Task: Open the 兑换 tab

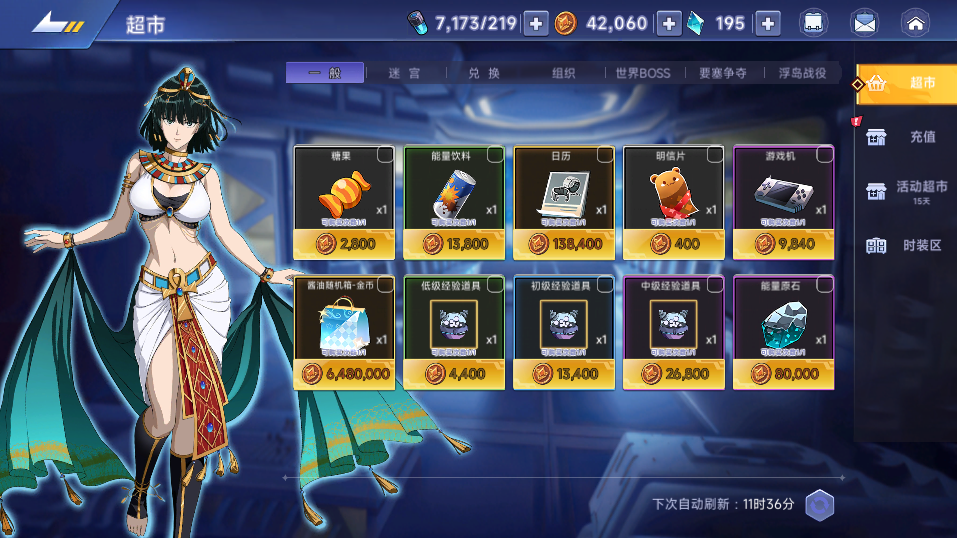Action: (x=483, y=73)
